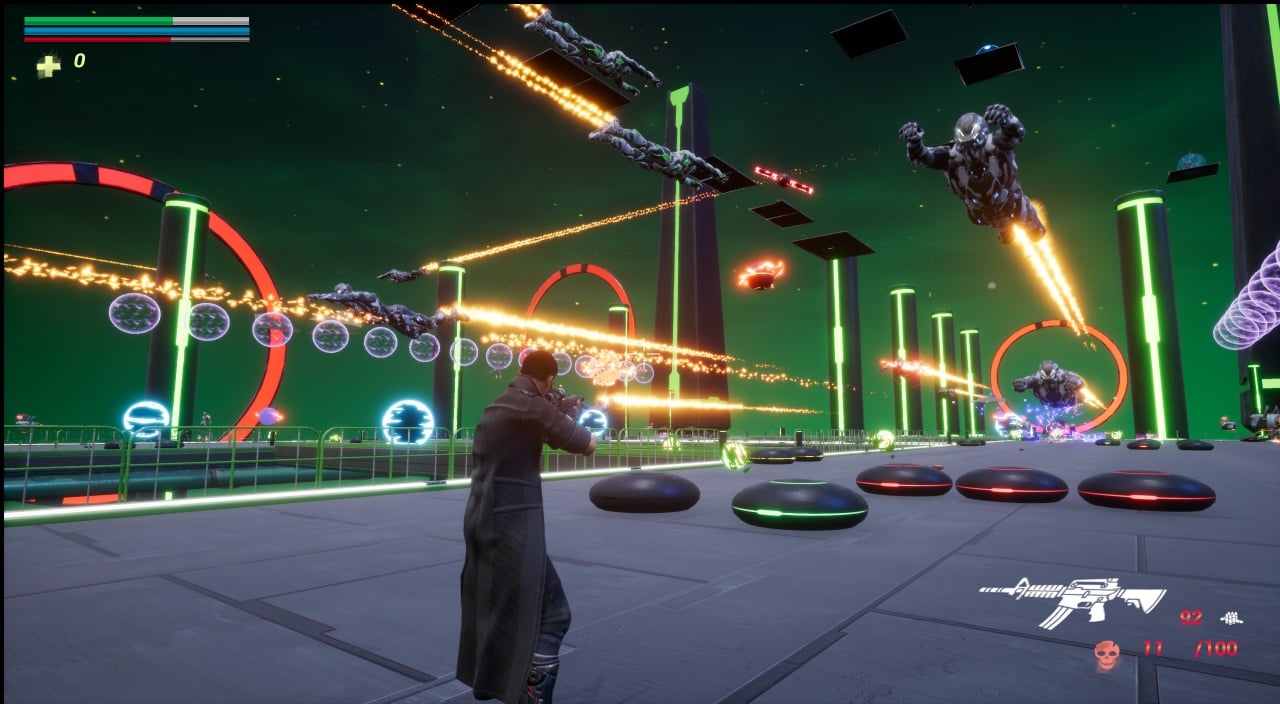Click the red skull kill icon
The height and width of the screenshot is (704, 1280).
click(1106, 653)
